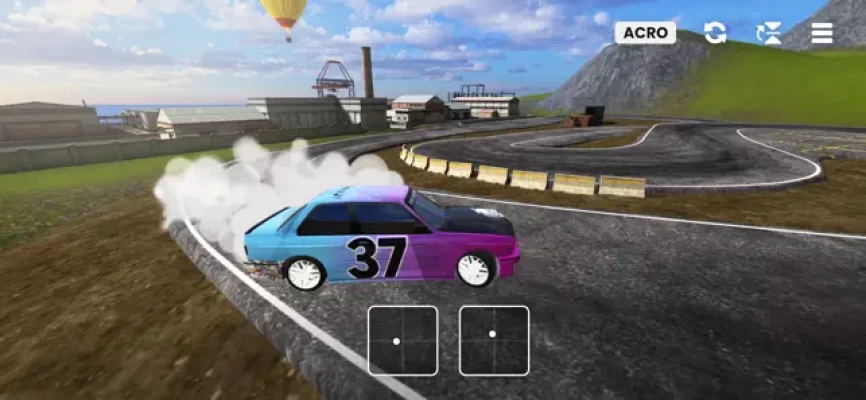Open the hamburger menu

(822, 33)
